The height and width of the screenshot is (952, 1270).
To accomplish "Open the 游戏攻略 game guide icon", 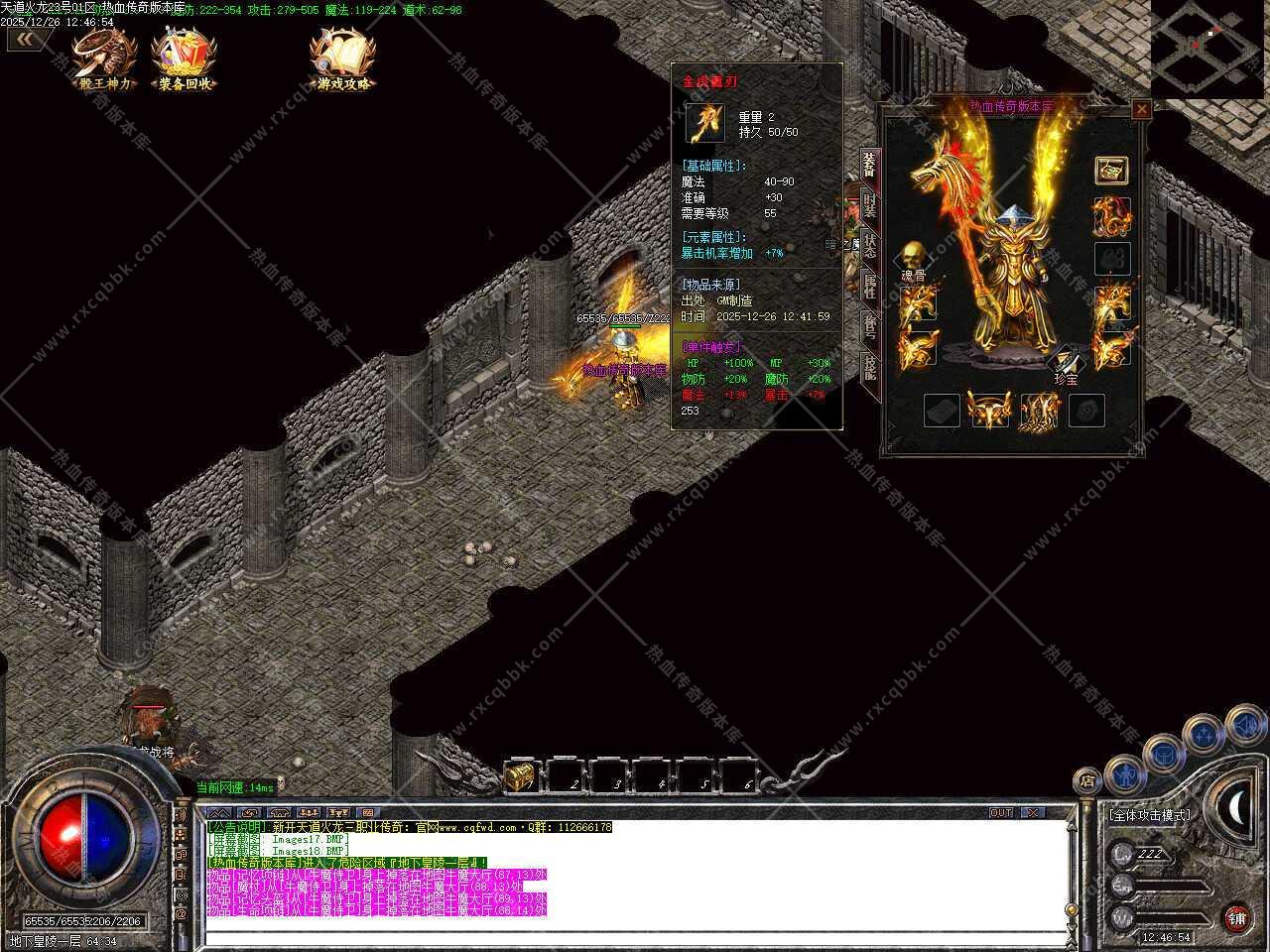I will [343, 59].
